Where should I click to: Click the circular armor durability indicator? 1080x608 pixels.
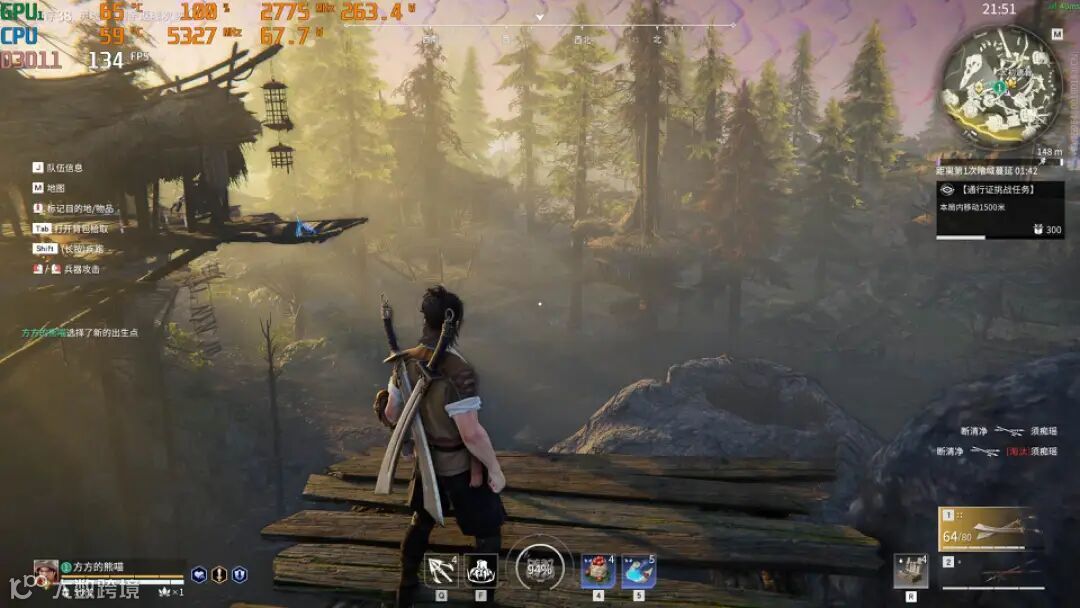pos(539,569)
